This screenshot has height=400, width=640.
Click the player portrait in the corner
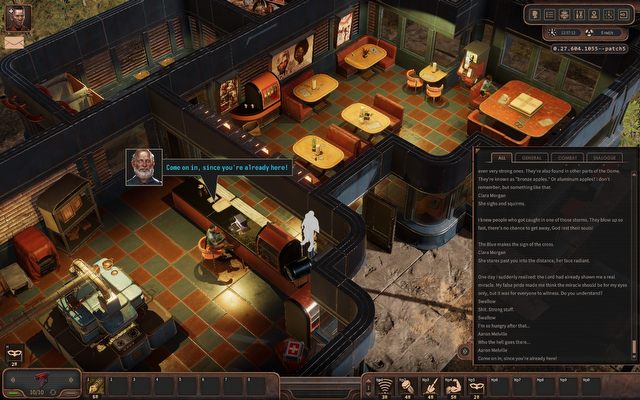click(18, 18)
